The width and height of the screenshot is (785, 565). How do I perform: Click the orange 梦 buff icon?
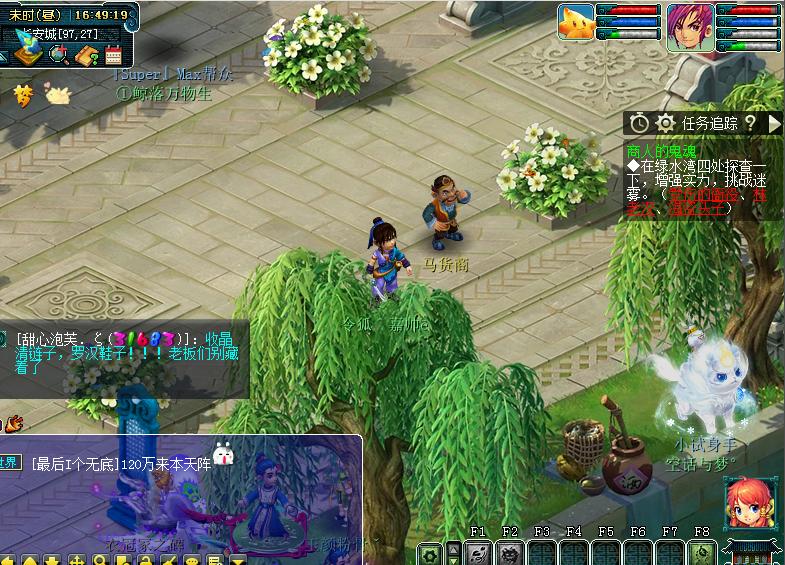coord(23,95)
